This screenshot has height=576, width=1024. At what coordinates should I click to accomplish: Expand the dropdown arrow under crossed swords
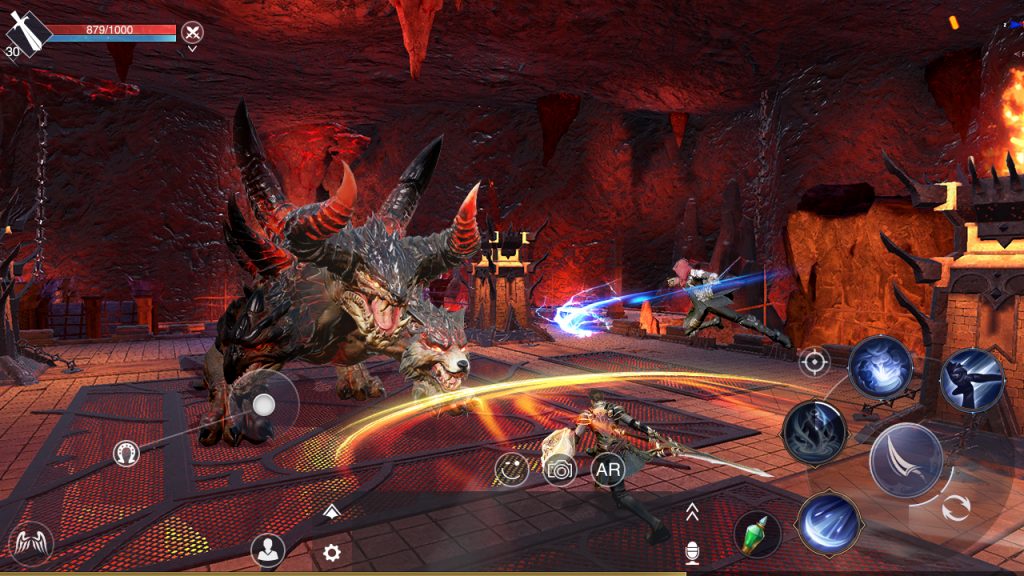coord(192,49)
